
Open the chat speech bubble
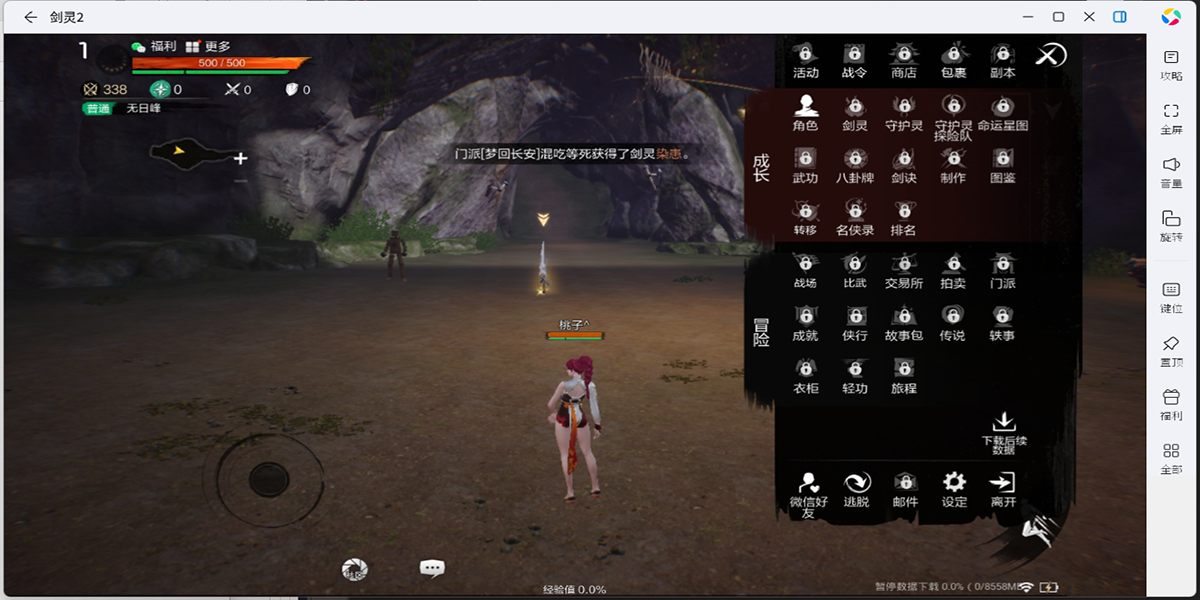pyautogui.click(x=432, y=568)
